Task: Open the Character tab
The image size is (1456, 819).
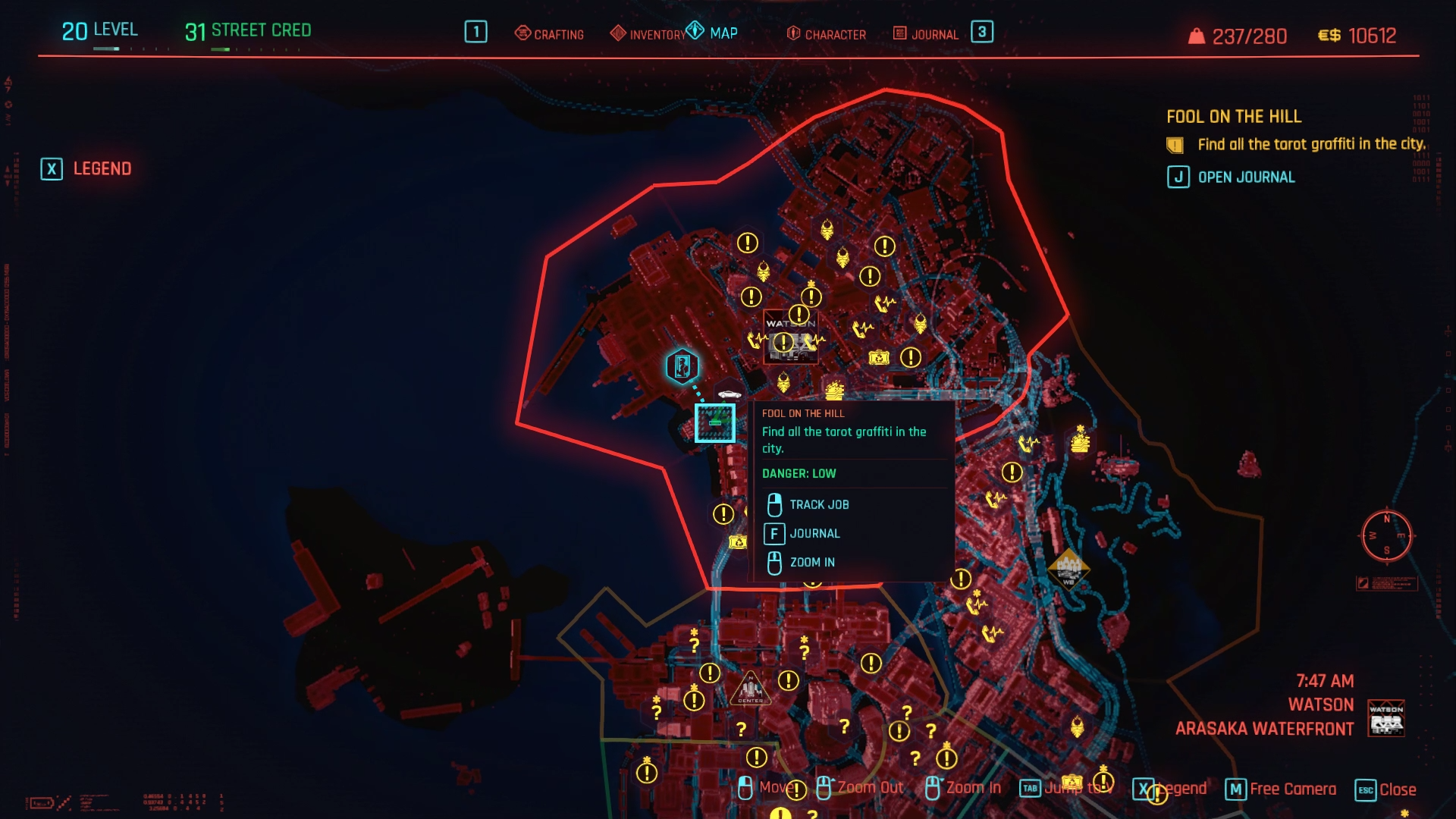Action: tap(827, 34)
